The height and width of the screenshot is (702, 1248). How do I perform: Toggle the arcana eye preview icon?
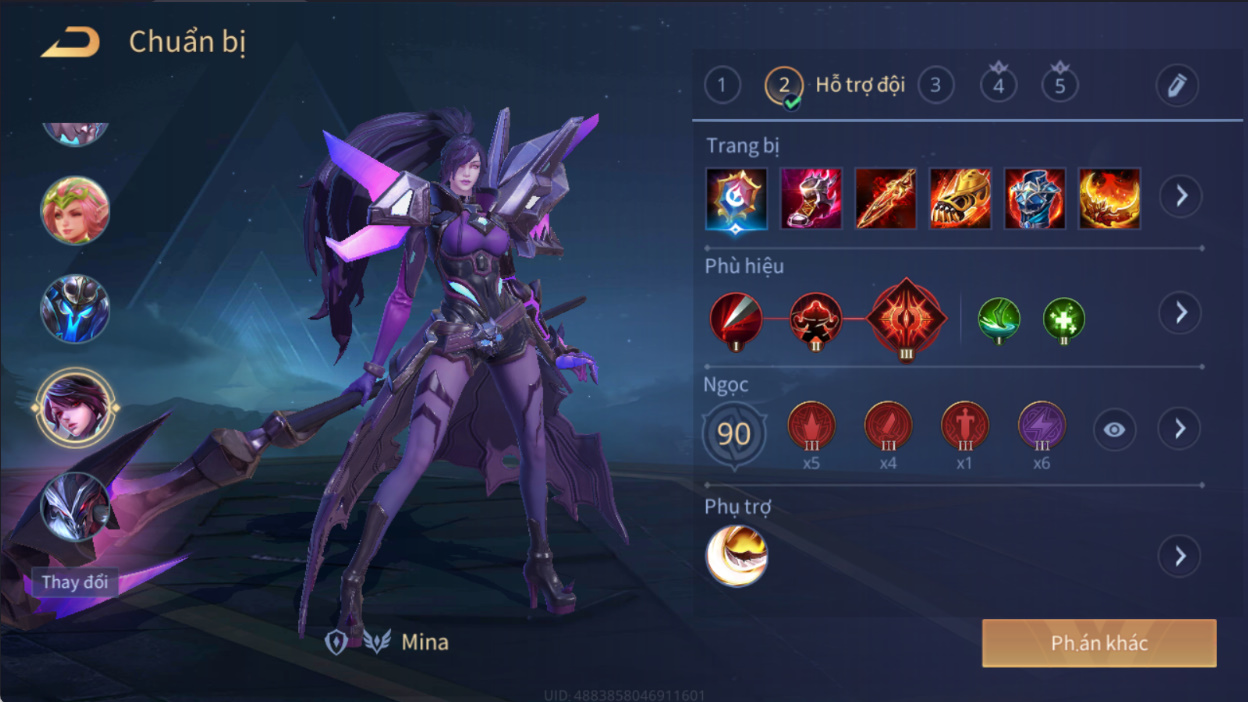click(x=1114, y=430)
